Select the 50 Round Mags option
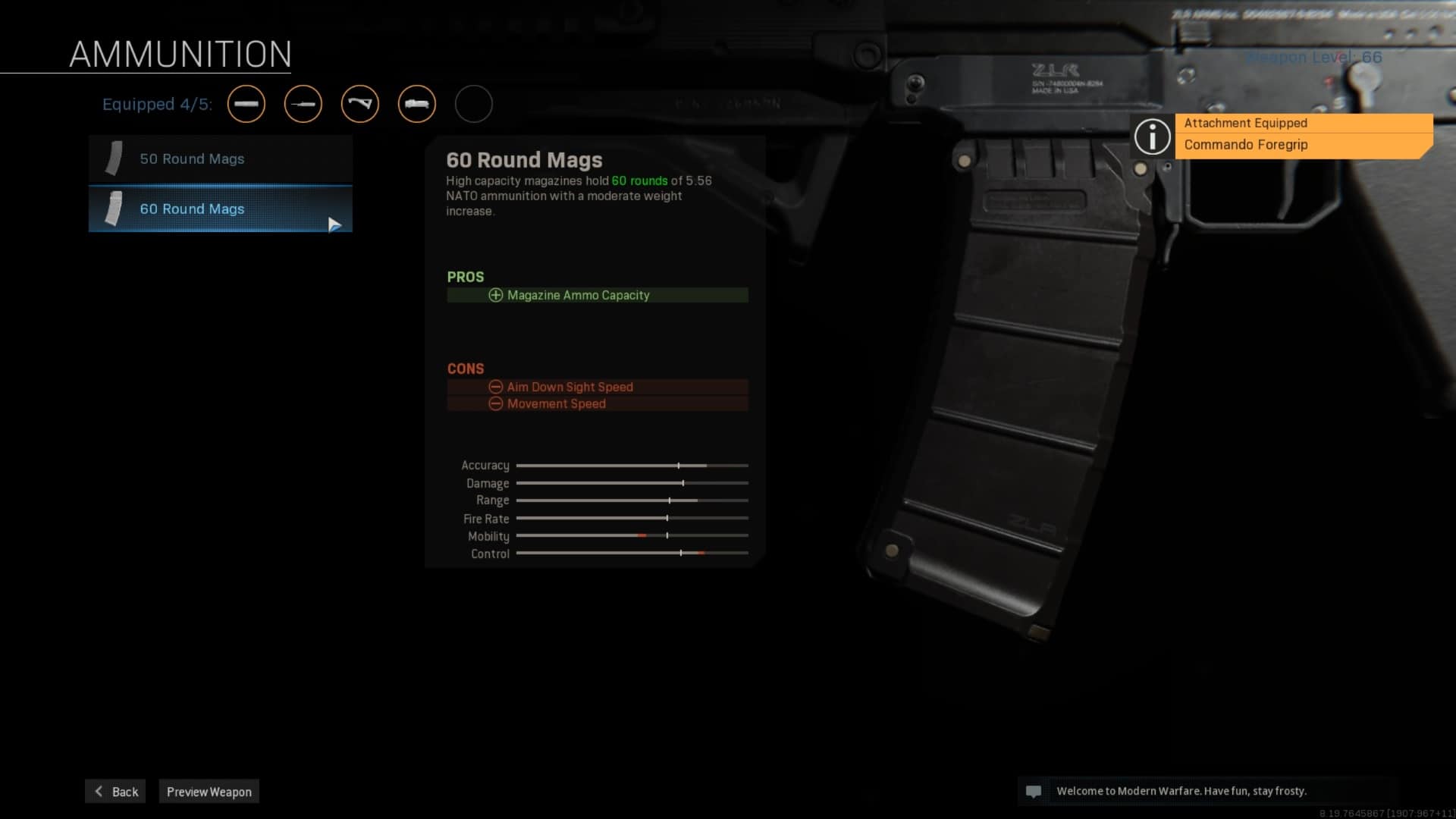1456x819 pixels. tap(220, 159)
